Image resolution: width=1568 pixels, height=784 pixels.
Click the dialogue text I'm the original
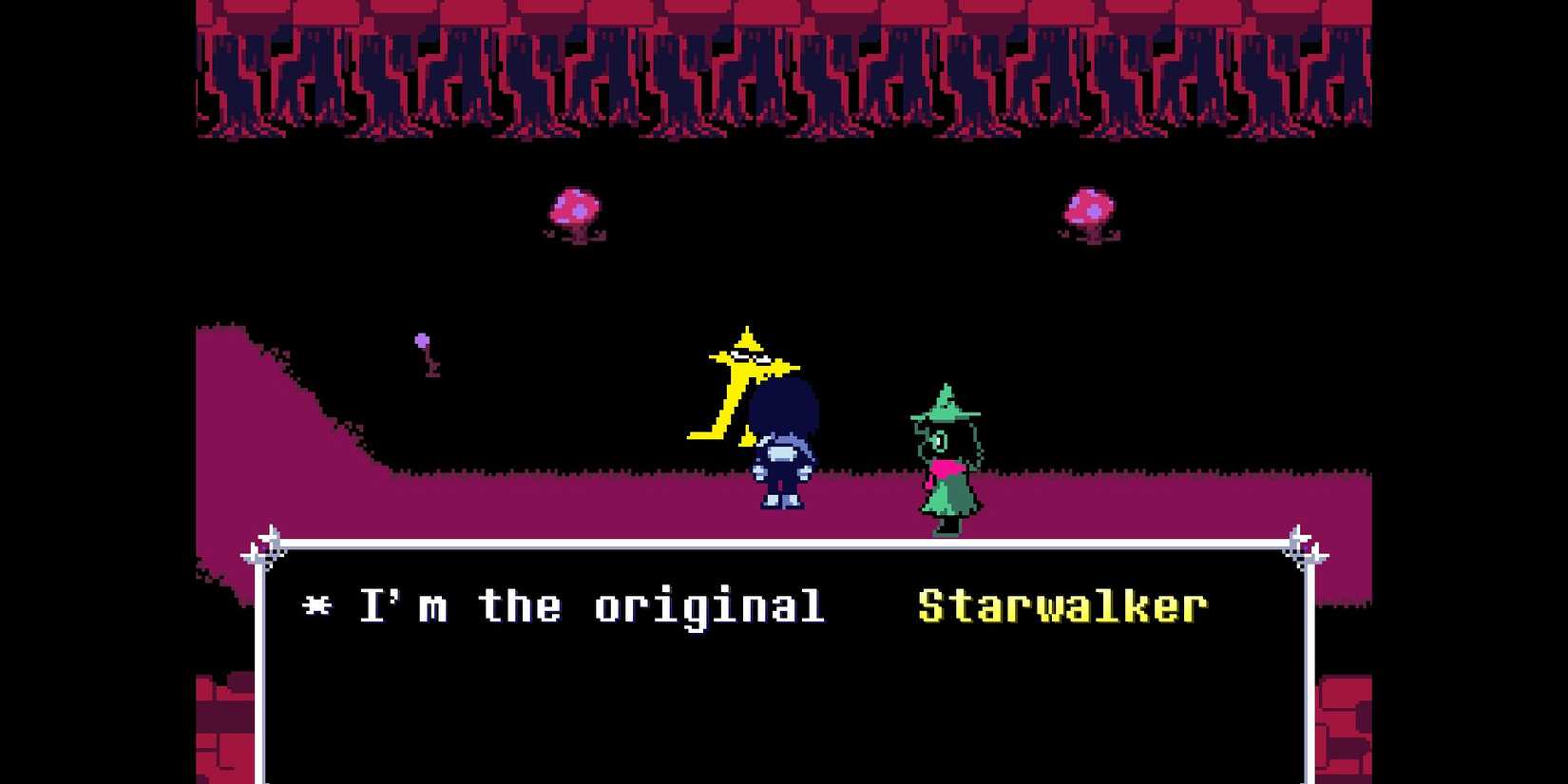589,605
